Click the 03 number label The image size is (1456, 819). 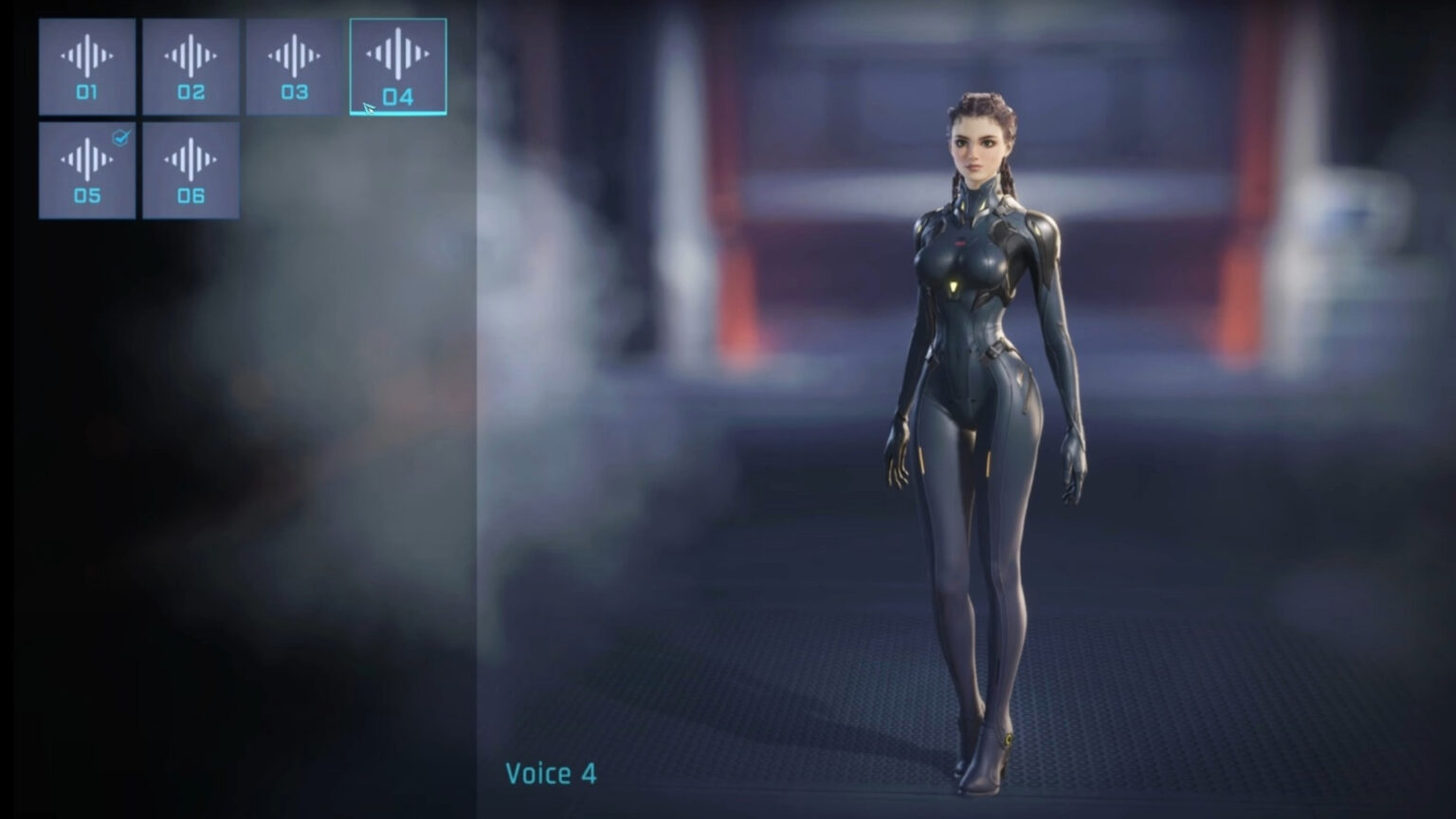(294, 92)
